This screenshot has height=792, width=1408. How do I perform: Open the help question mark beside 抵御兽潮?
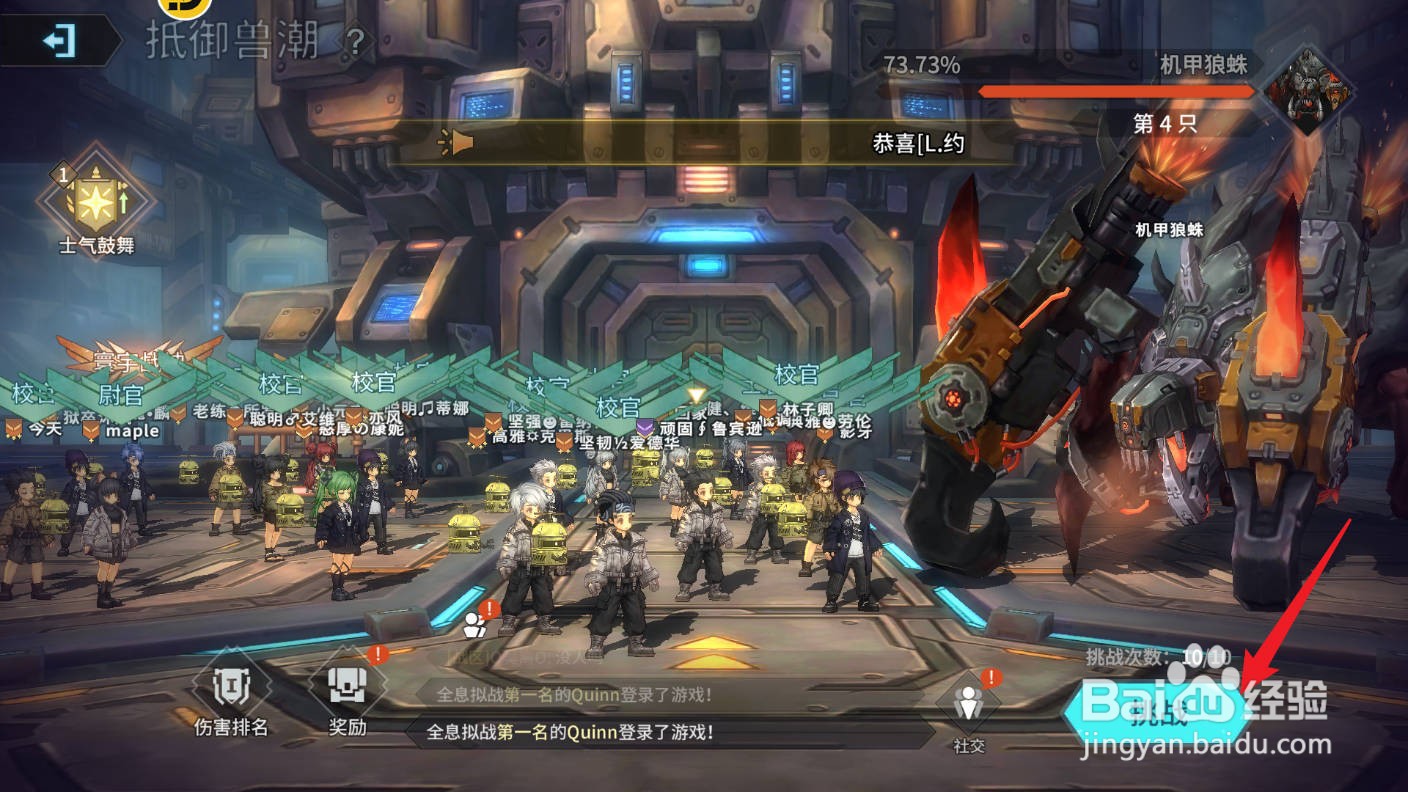click(354, 42)
